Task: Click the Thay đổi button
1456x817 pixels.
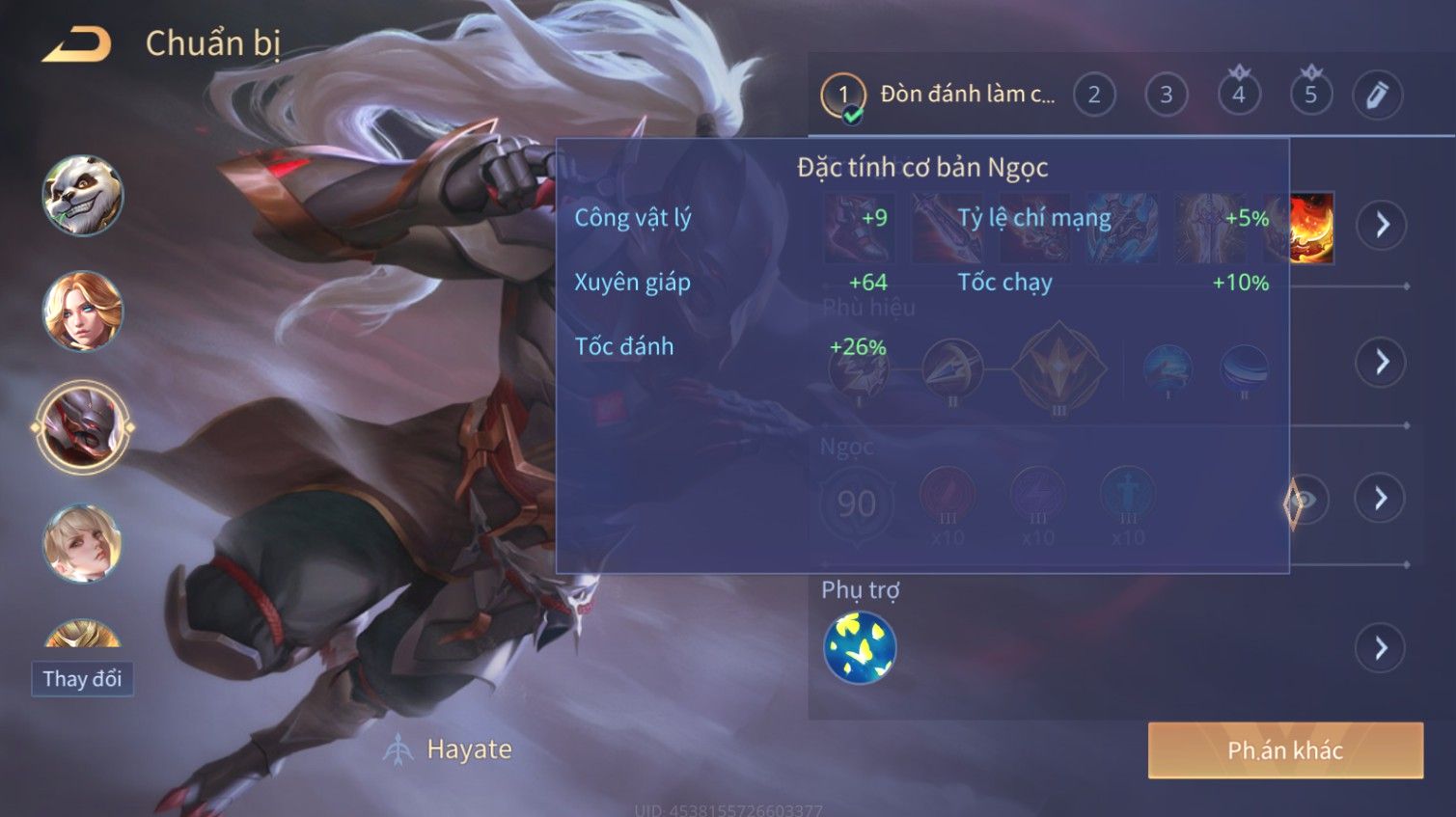Action: coord(82,679)
